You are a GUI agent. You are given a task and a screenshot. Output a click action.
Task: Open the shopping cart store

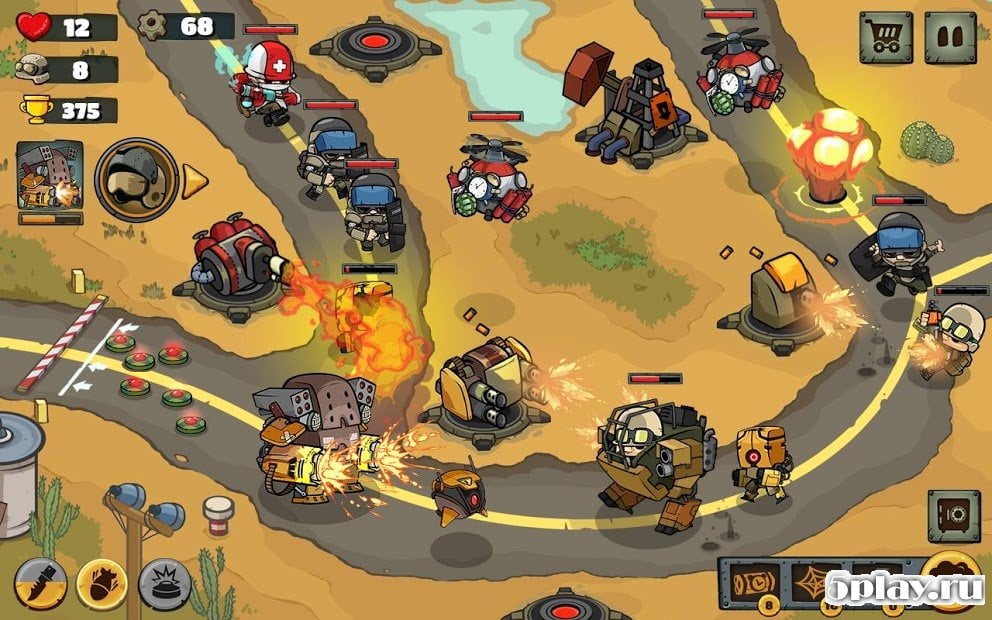click(886, 38)
